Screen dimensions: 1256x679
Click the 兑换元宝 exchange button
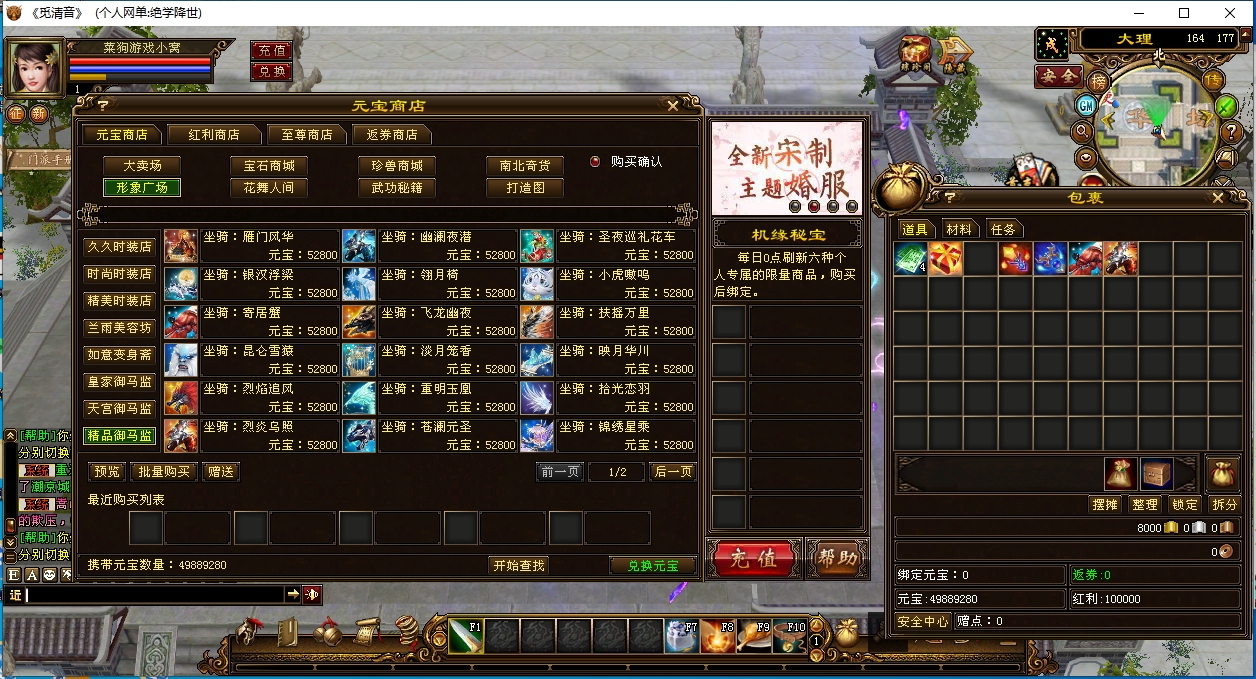(x=652, y=566)
